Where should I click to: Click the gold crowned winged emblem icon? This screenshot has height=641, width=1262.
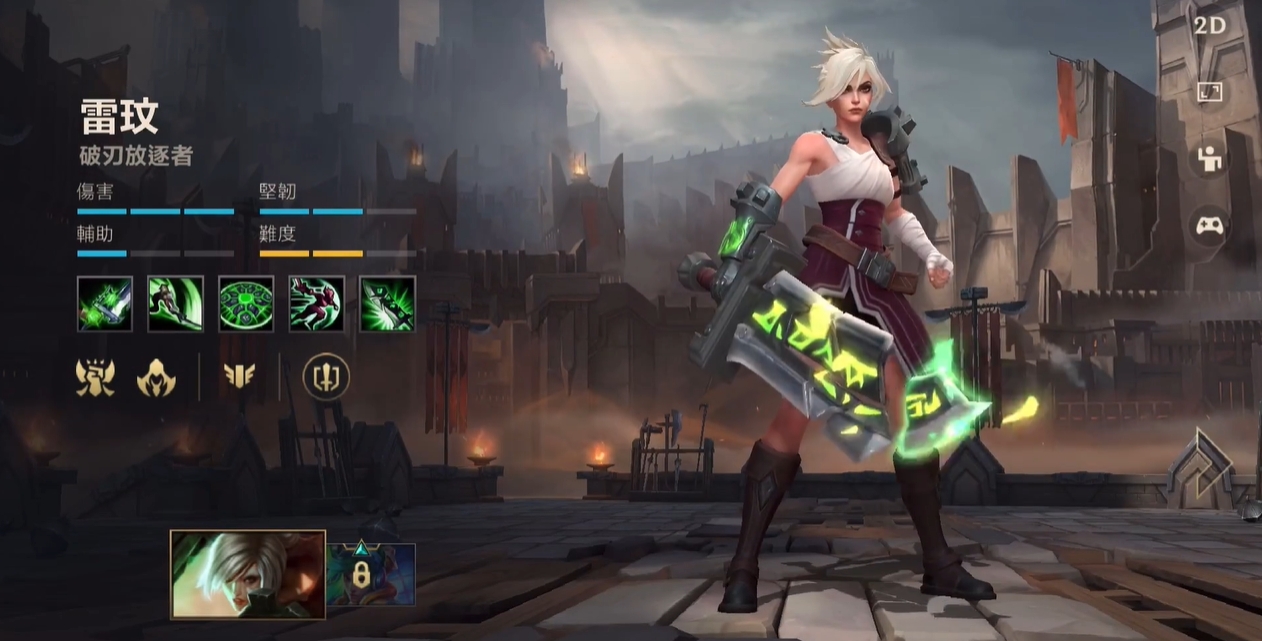96,377
